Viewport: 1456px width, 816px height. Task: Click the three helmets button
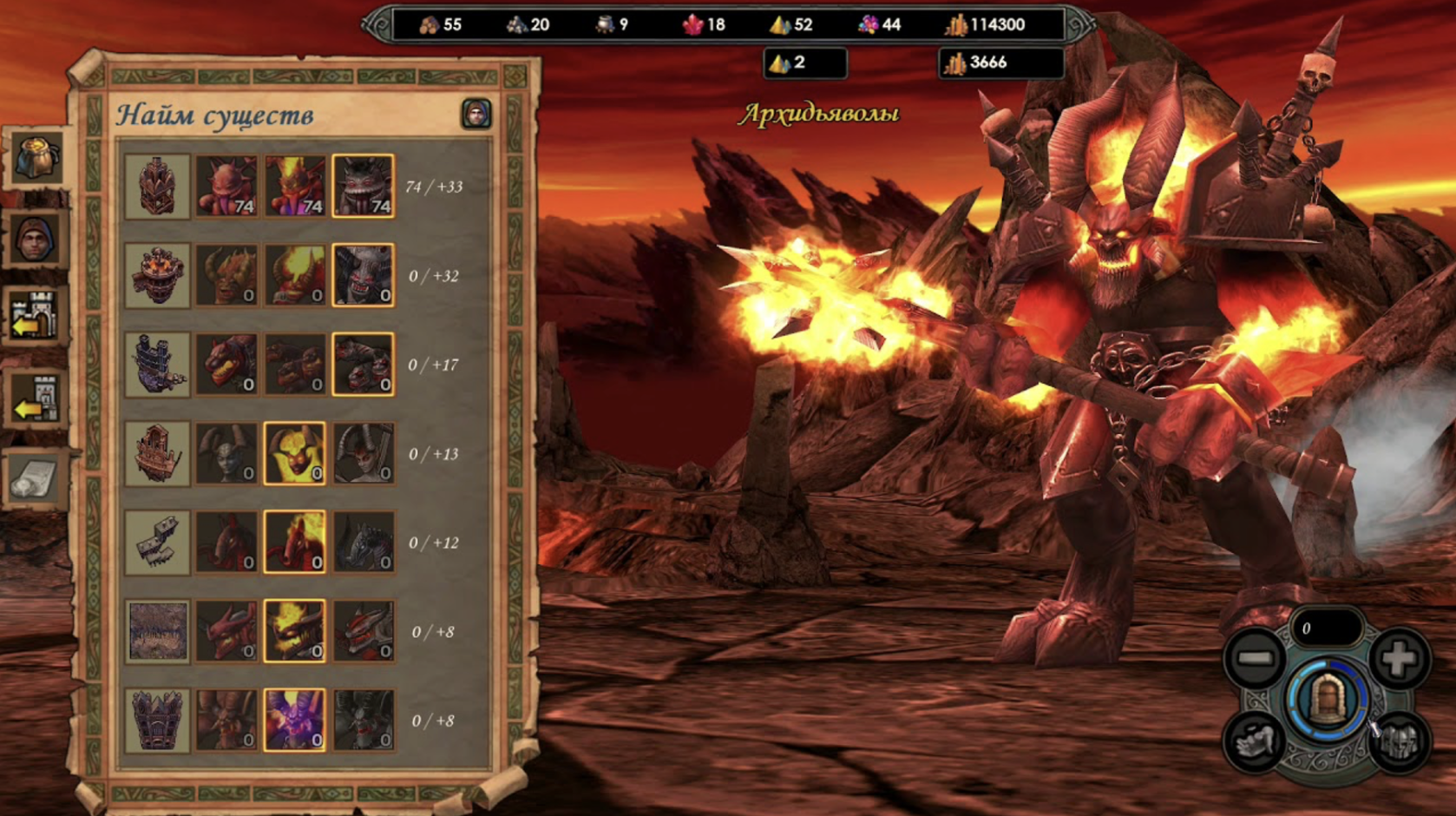tap(1398, 742)
